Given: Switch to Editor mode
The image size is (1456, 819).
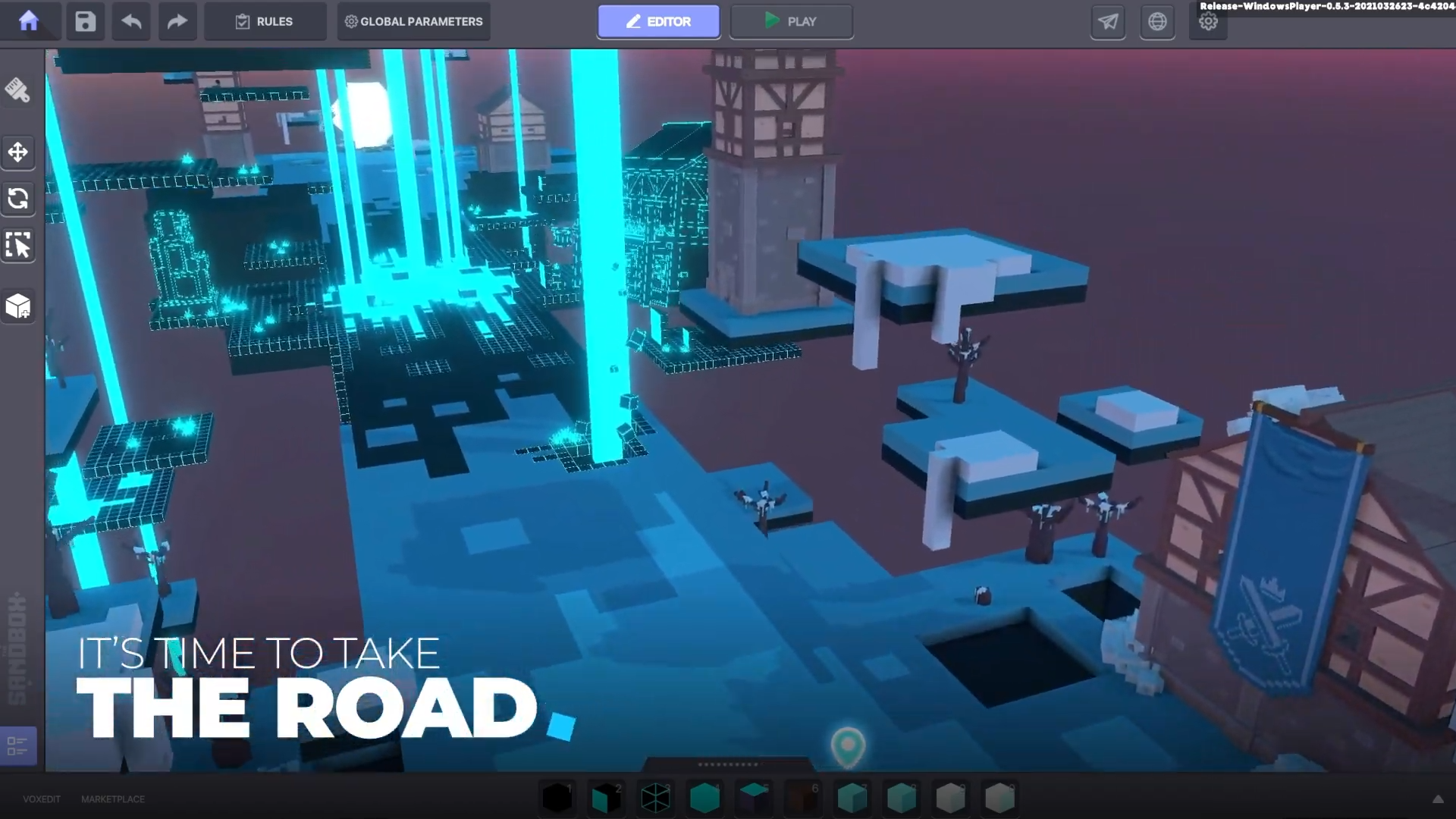Looking at the screenshot, I should pyautogui.click(x=658, y=21).
